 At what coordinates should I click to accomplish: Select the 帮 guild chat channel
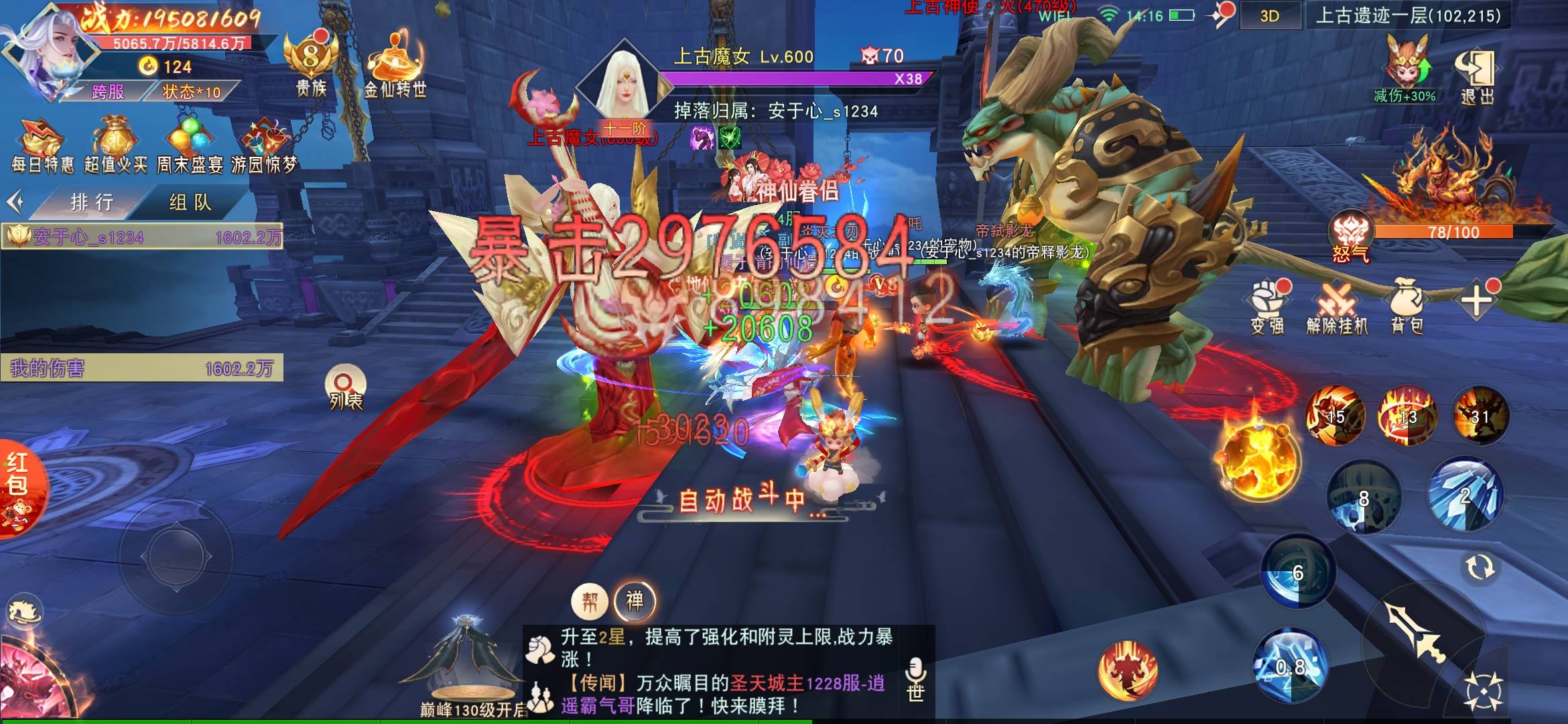pyautogui.click(x=590, y=601)
